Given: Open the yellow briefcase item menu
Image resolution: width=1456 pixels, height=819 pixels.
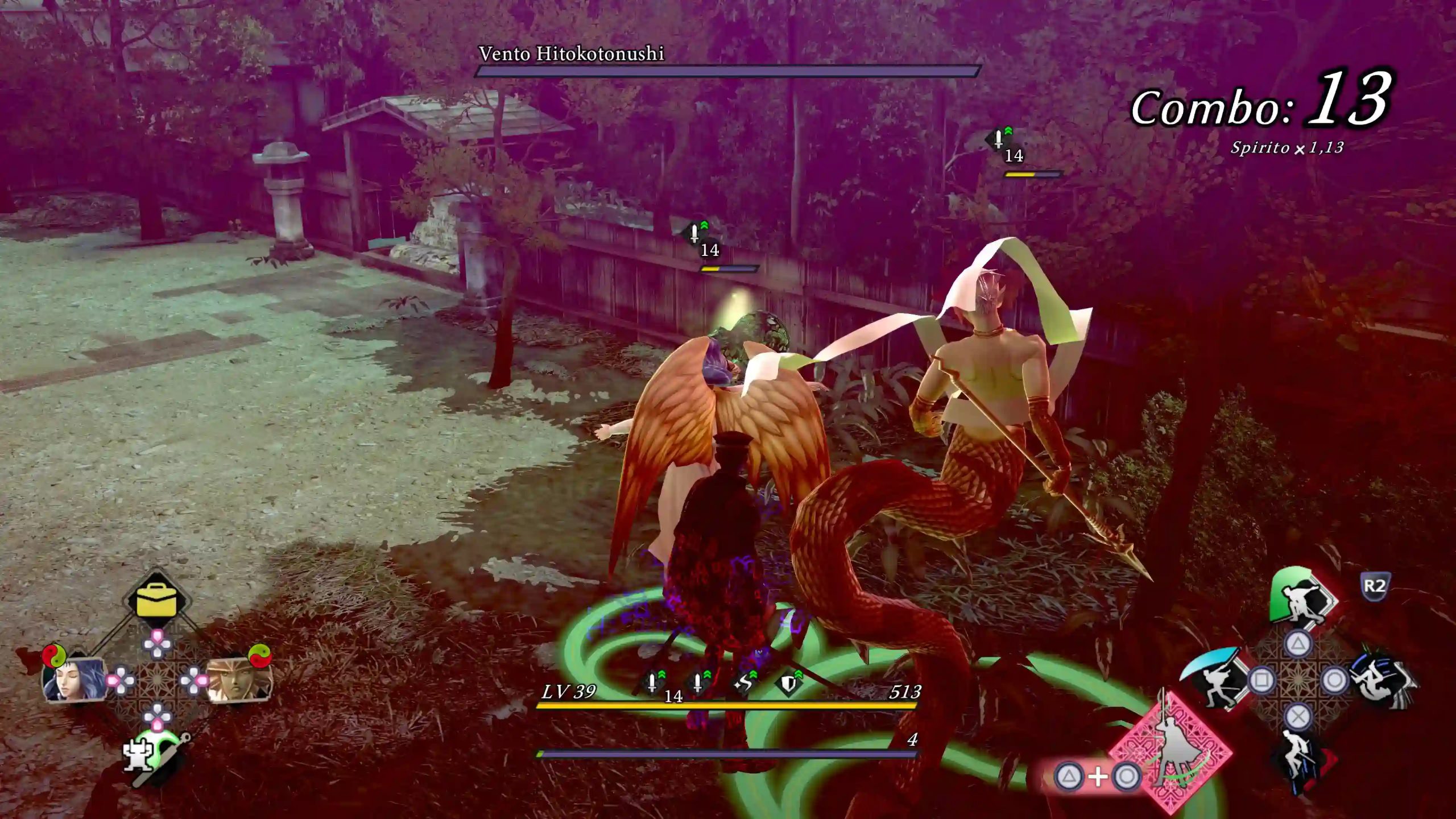Looking at the screenshot, I should click(x=156, y=600).
